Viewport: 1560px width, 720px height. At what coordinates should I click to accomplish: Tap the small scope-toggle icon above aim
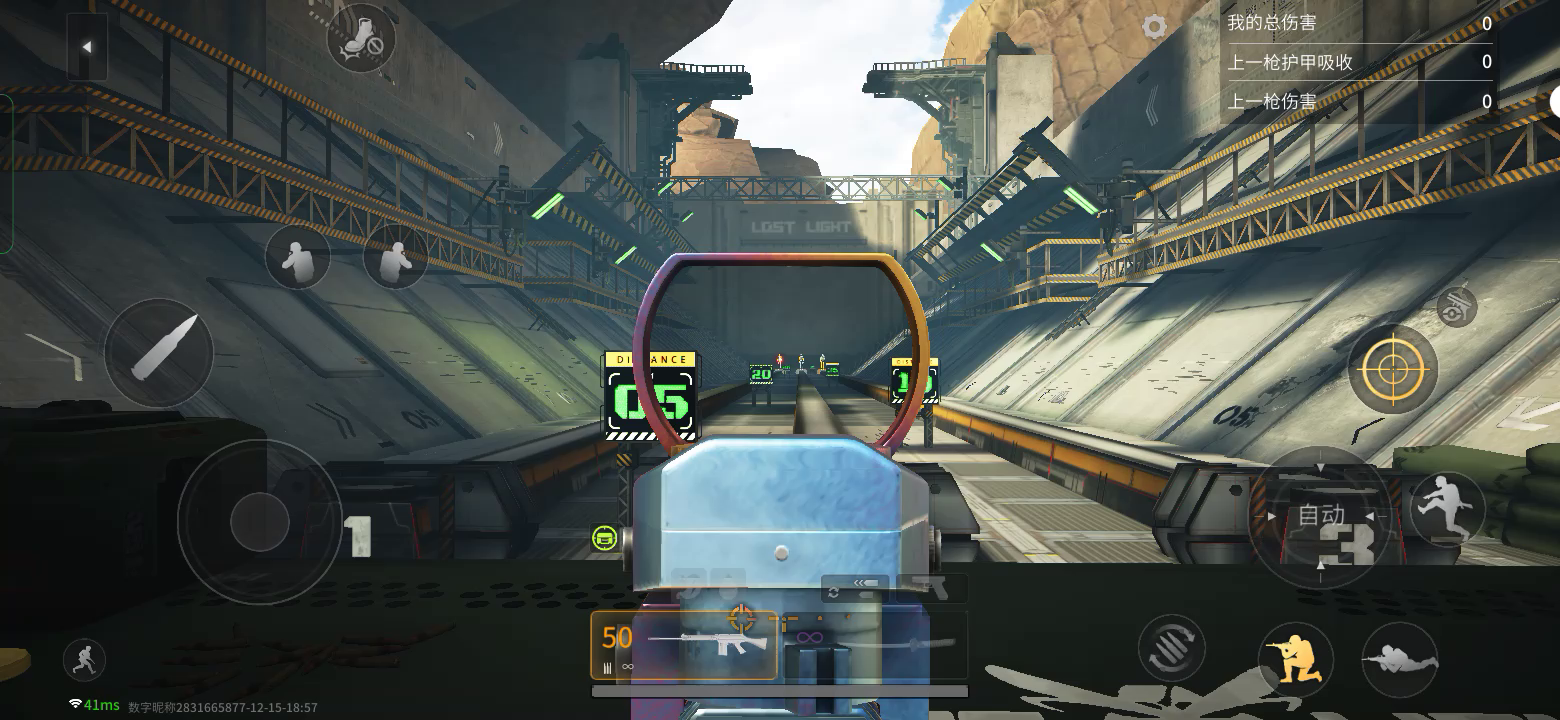click(x=1456, y=308)
